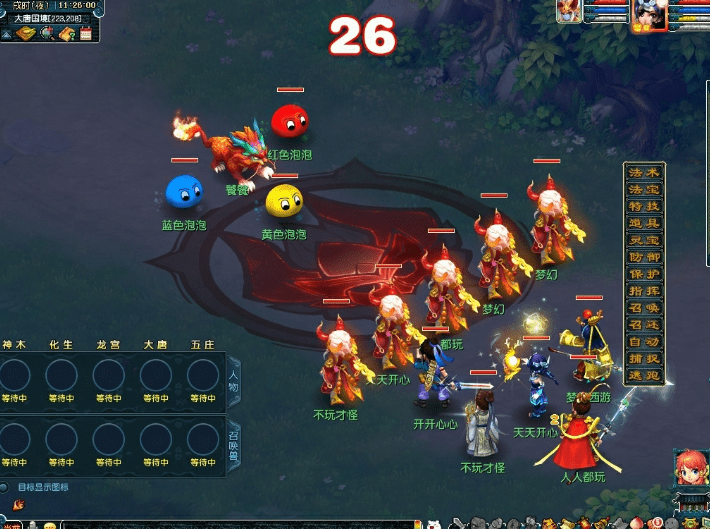Open the 法术 (Spells) battle command
Screen dimensions: 710x529
pyautogui.click(x=644, y=173)
